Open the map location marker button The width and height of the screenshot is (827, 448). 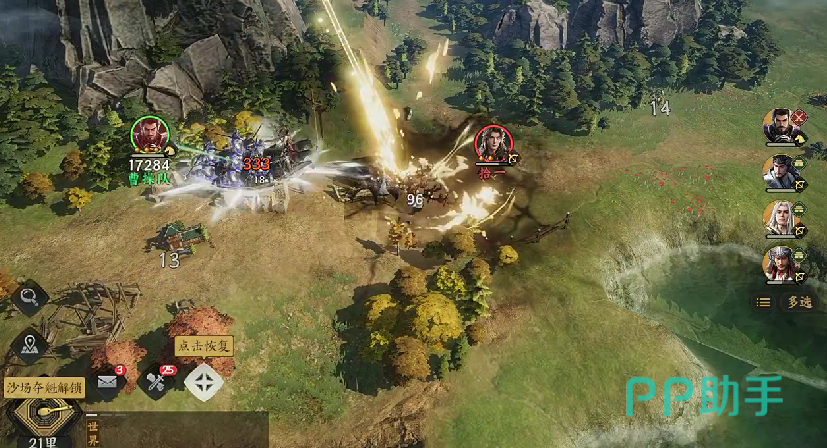(30, 345)
